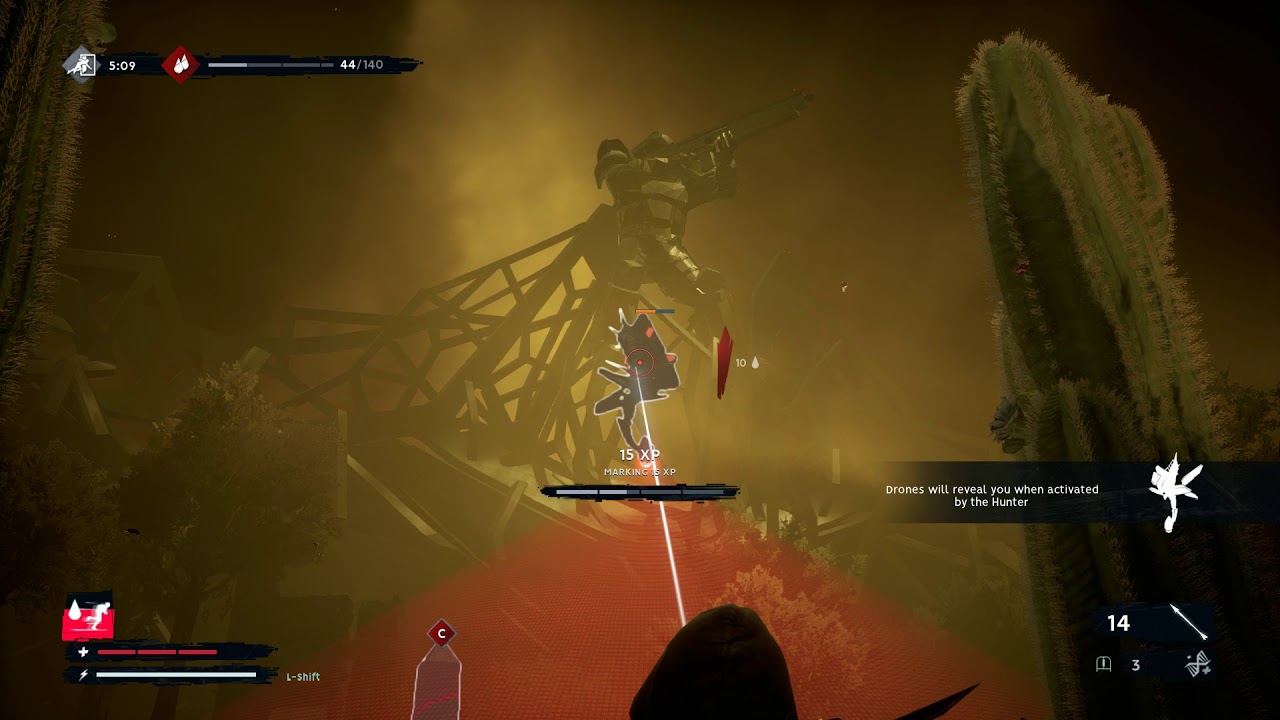Select the red blood drops objective icon
This screenshot has width=1280, height=720.
click(181, 65)
